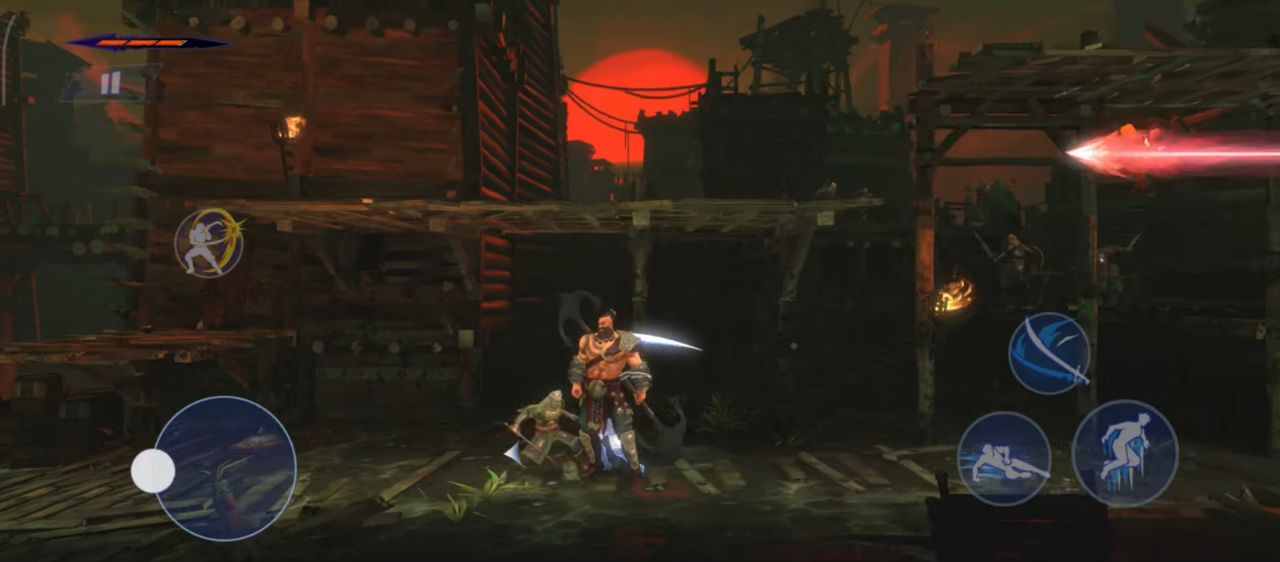Trigger the jump action button
The image size is (1280, 562).
[1124, 453]
